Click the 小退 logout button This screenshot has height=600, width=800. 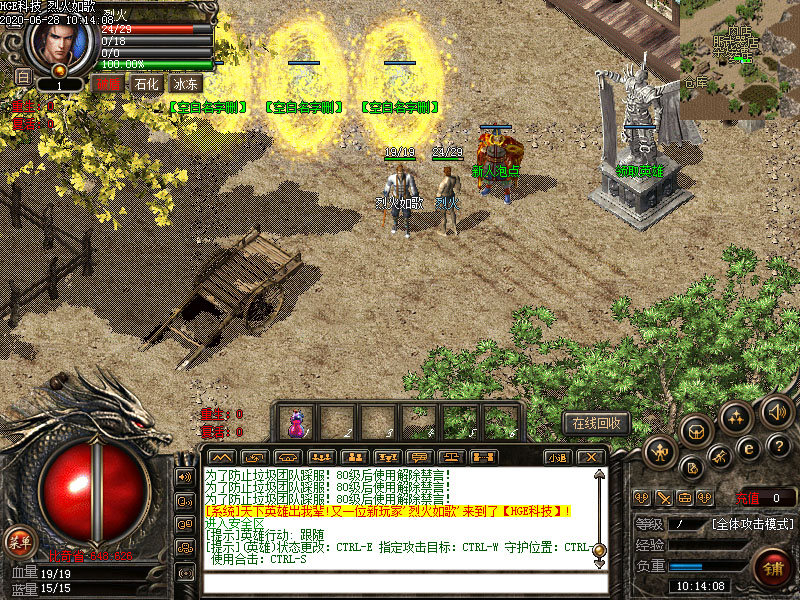point(558,457)
